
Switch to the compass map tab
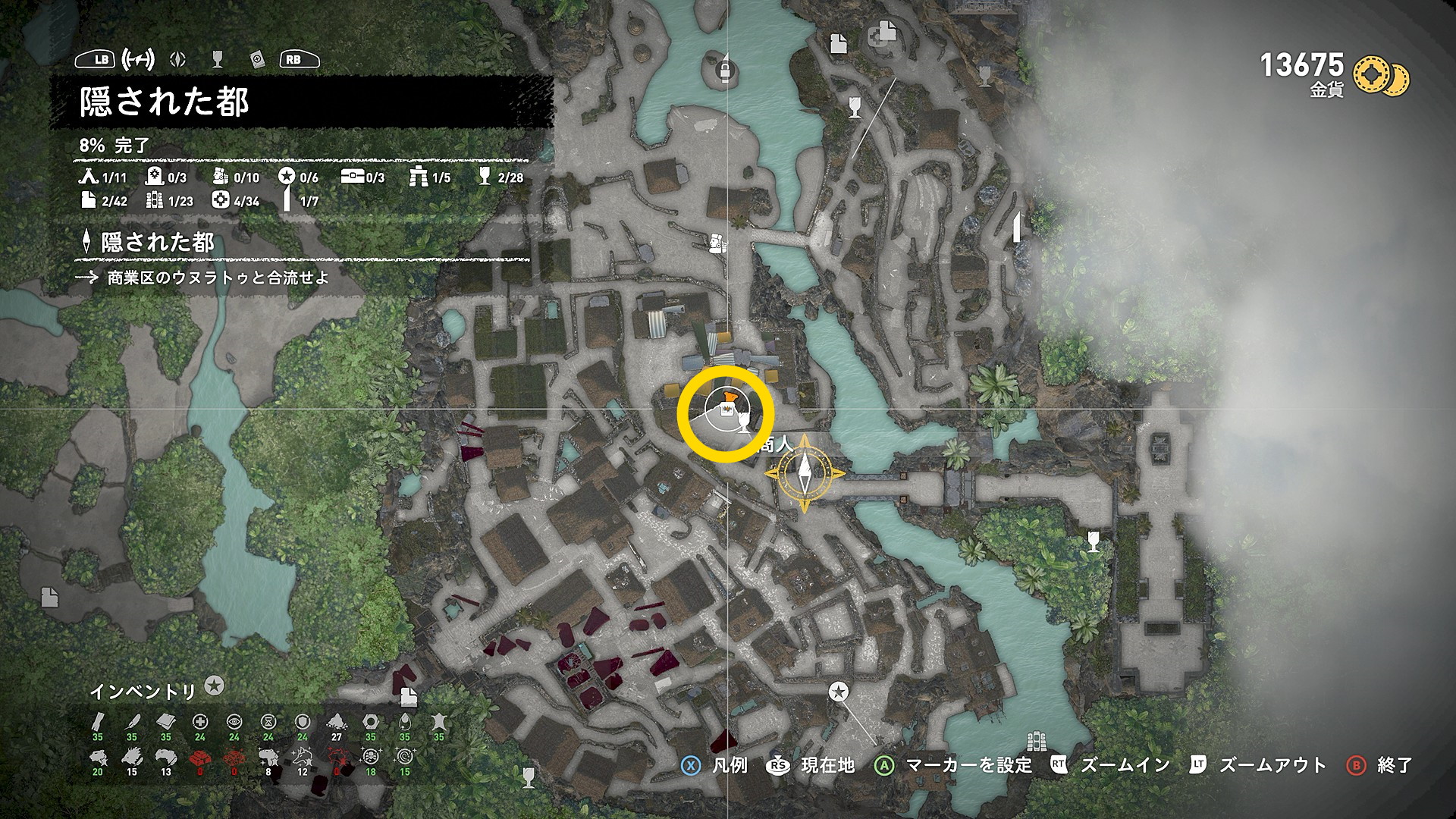point(178,59)
